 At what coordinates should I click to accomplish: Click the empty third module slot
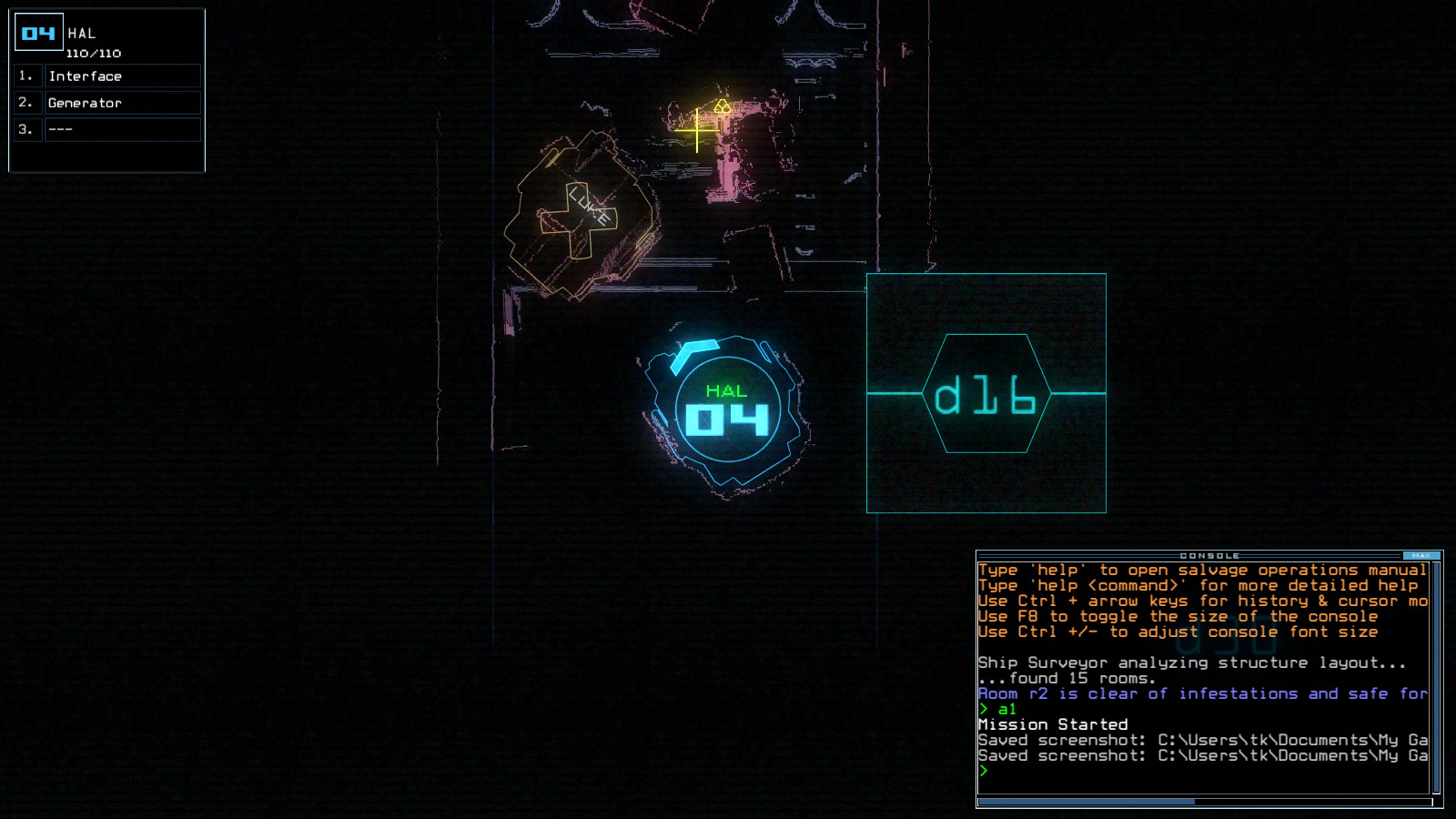point(124,130)
